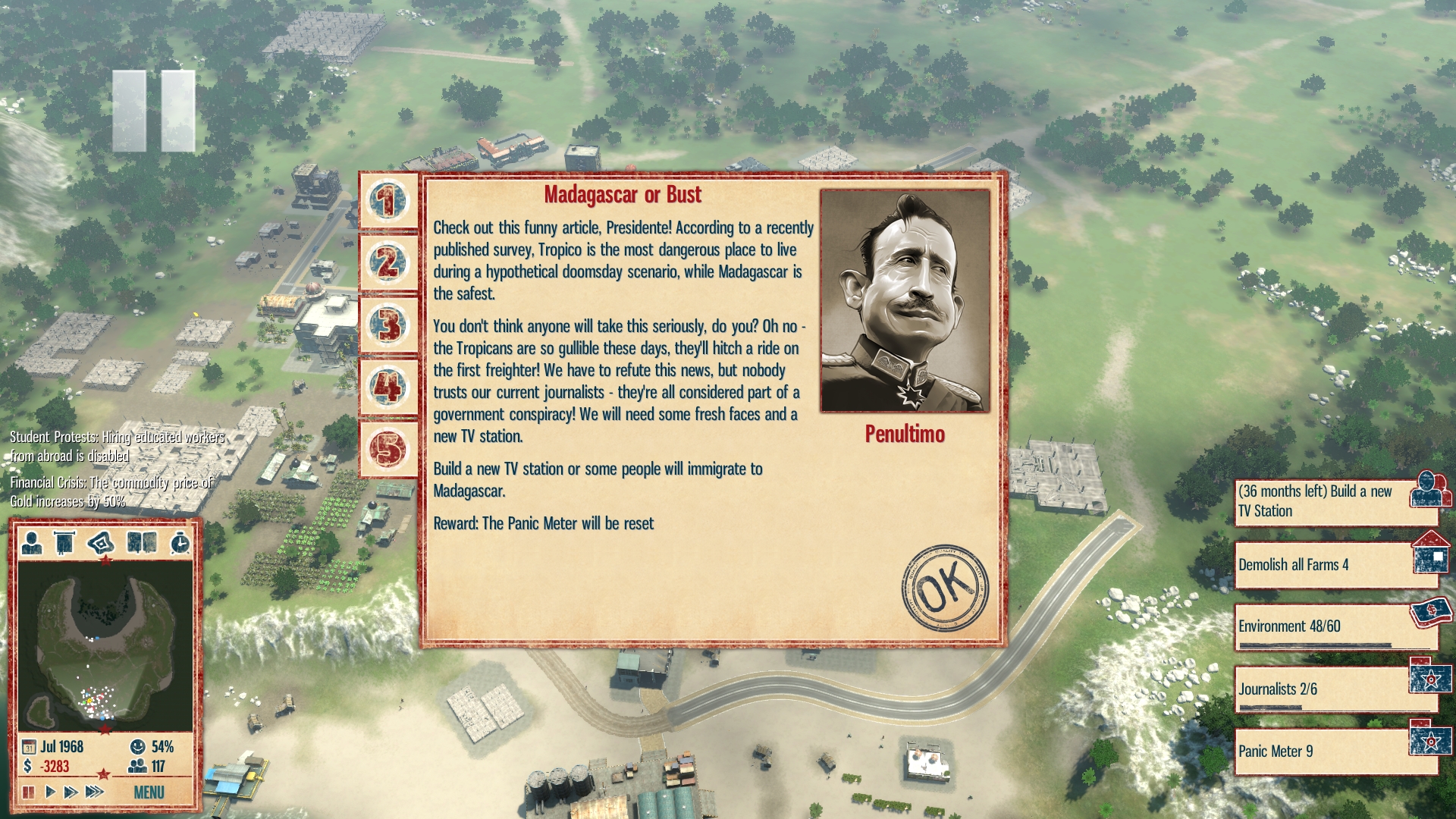The width and height of the screenshot is (1456, 819).
Task: Select choice number 3 tab
Action: [x=388, y=325]
